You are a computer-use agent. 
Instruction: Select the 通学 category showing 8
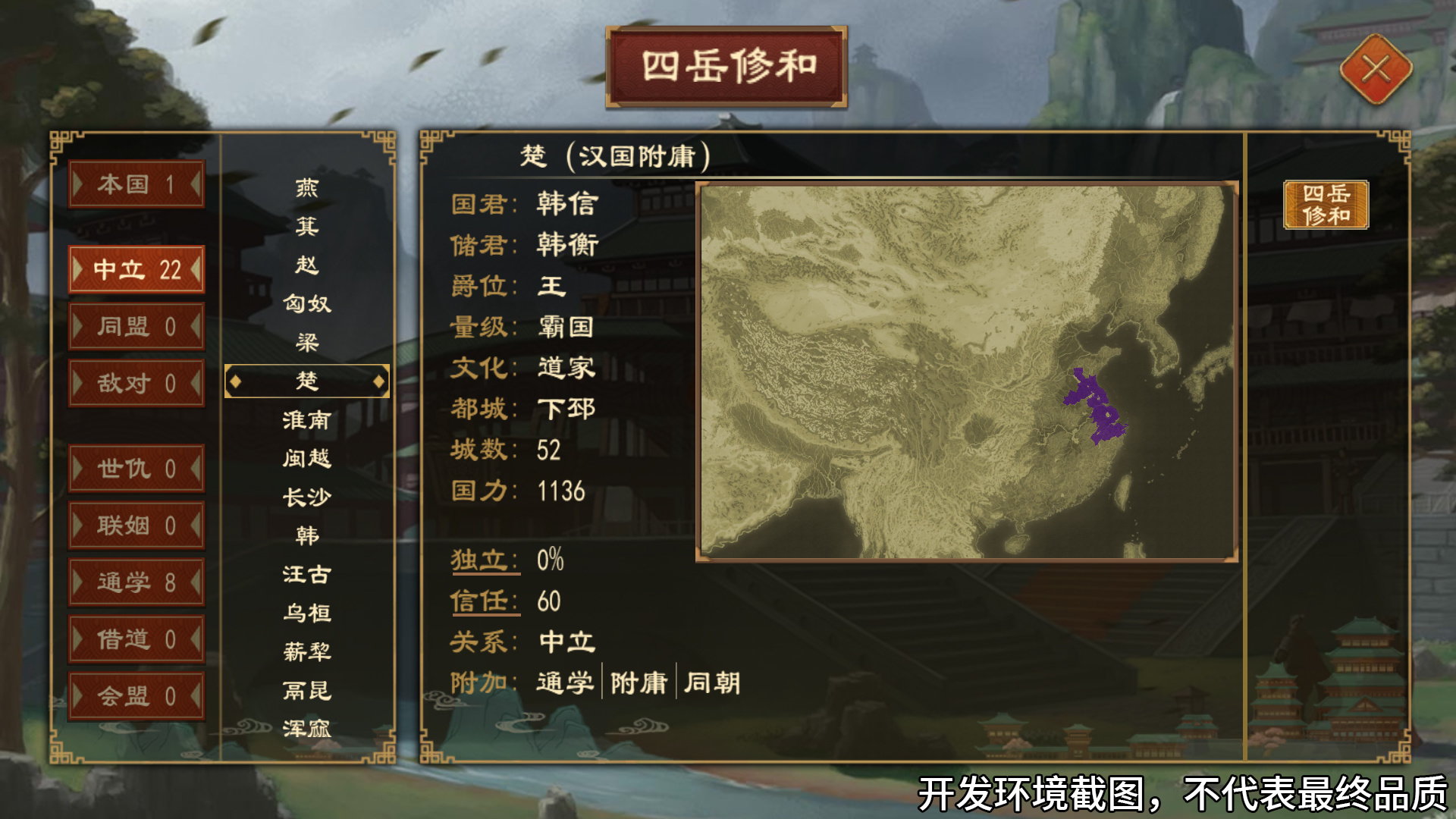(x=136, y=582)
